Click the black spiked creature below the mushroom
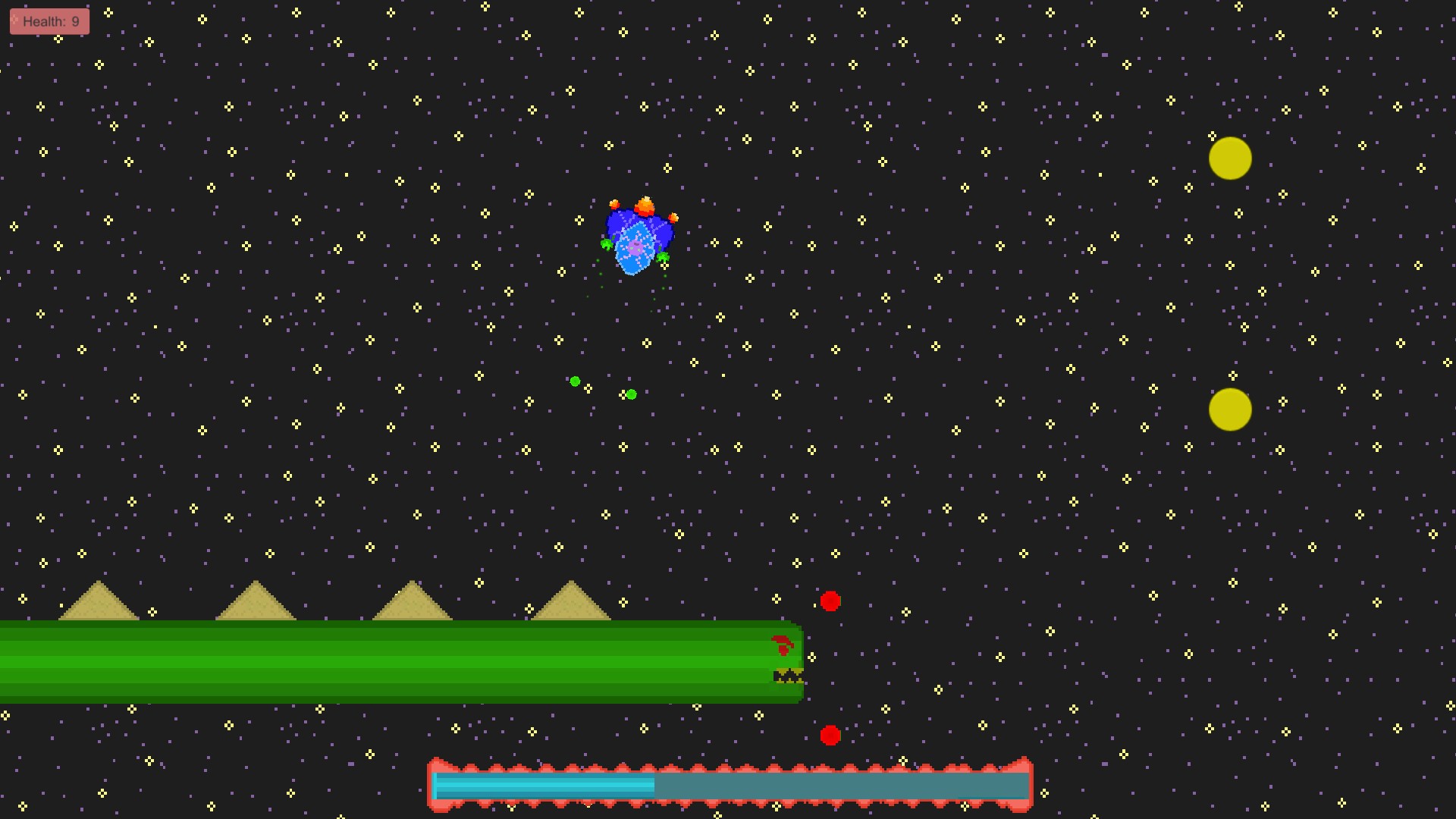1456x819 pixels. click(x=787, y=676)
